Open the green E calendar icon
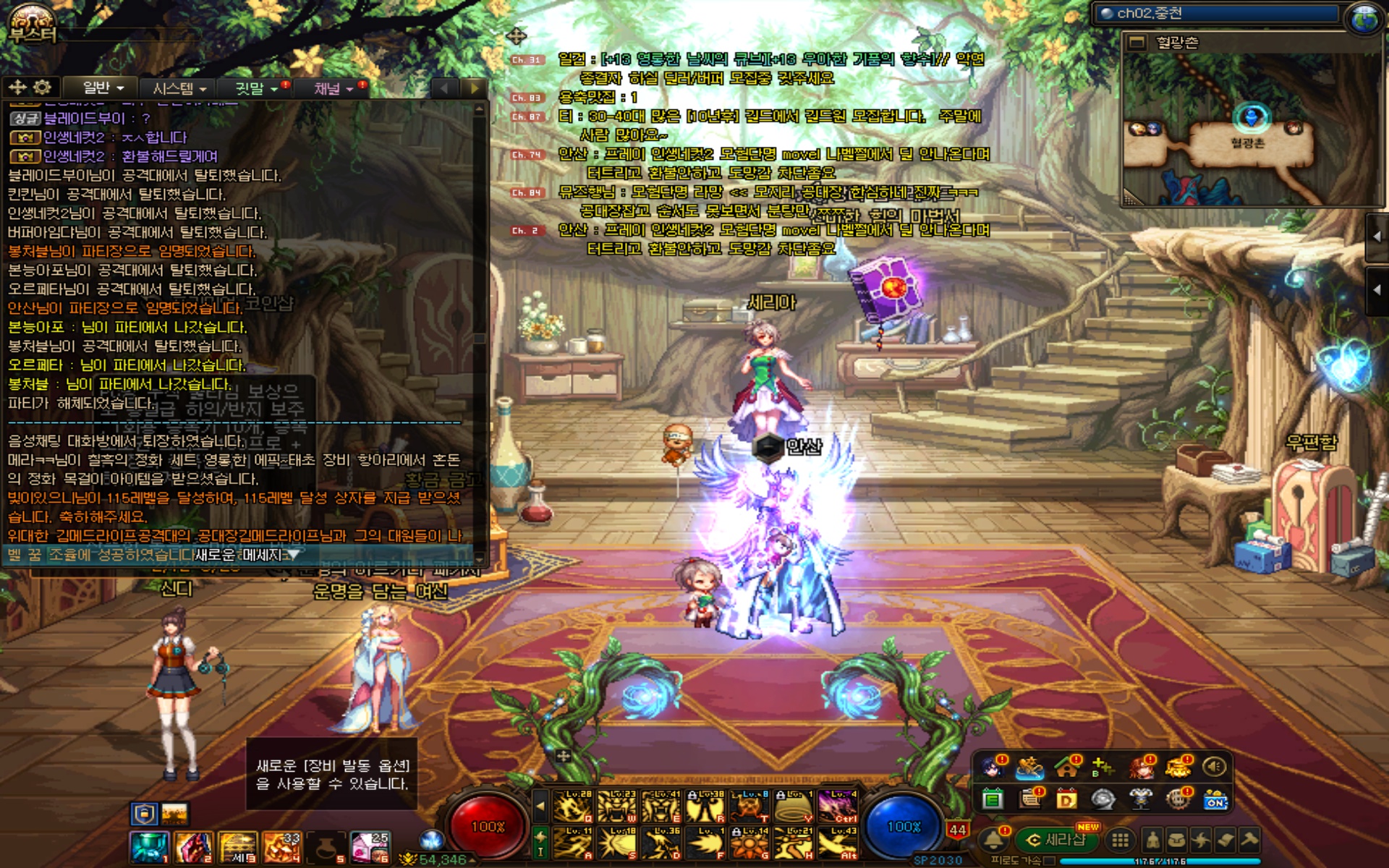Viewport: 1389px width, 868px height. pos(993,799)
